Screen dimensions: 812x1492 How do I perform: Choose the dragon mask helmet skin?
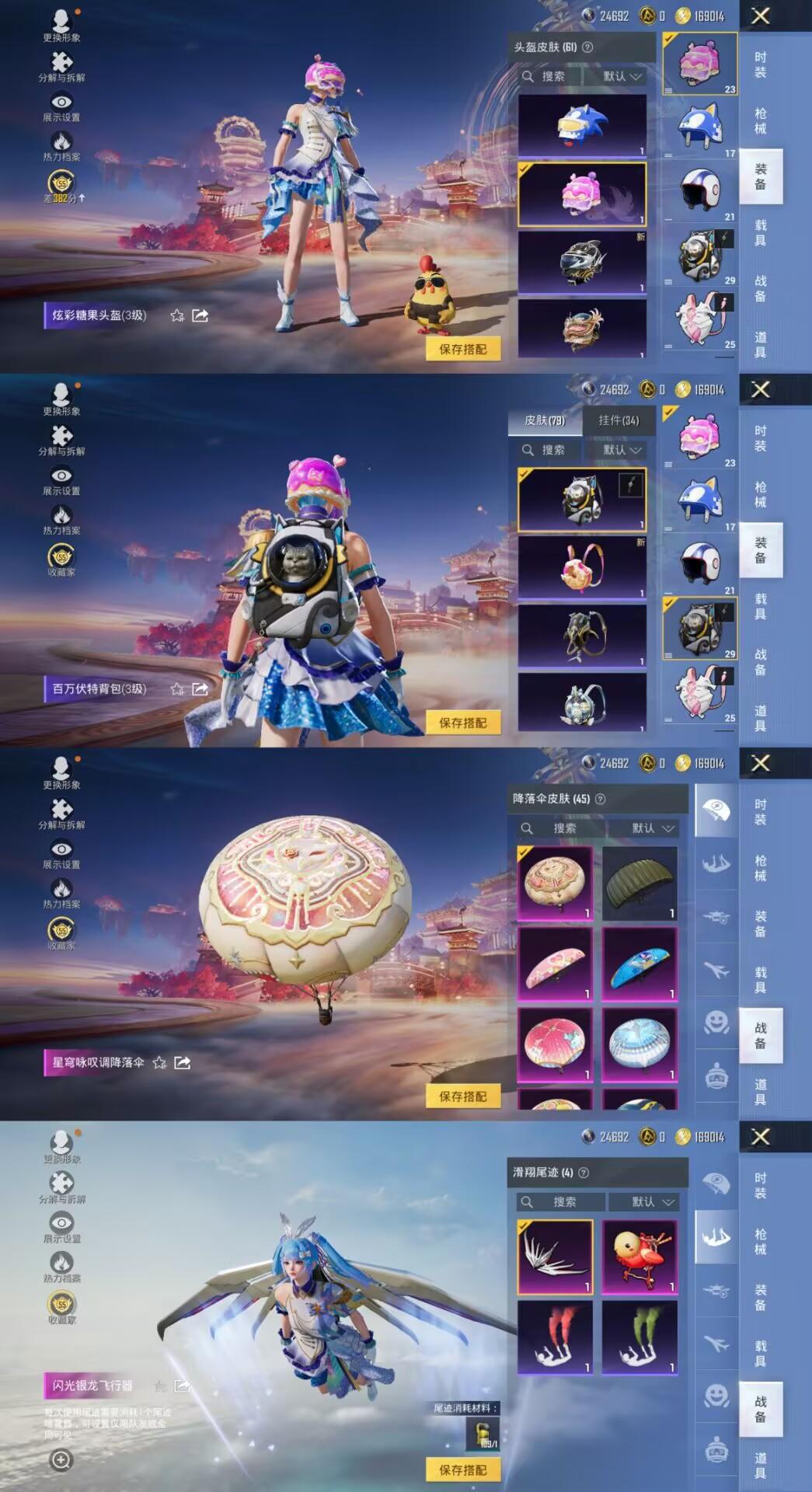point(582,329)
